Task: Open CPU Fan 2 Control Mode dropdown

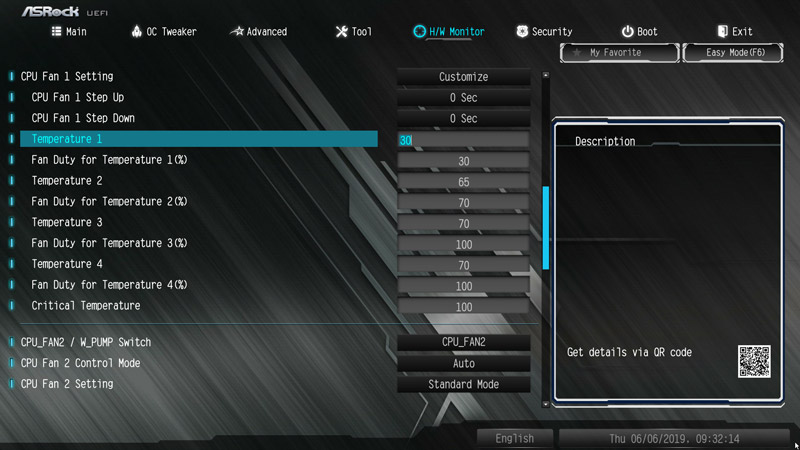Action: point(463,364)
